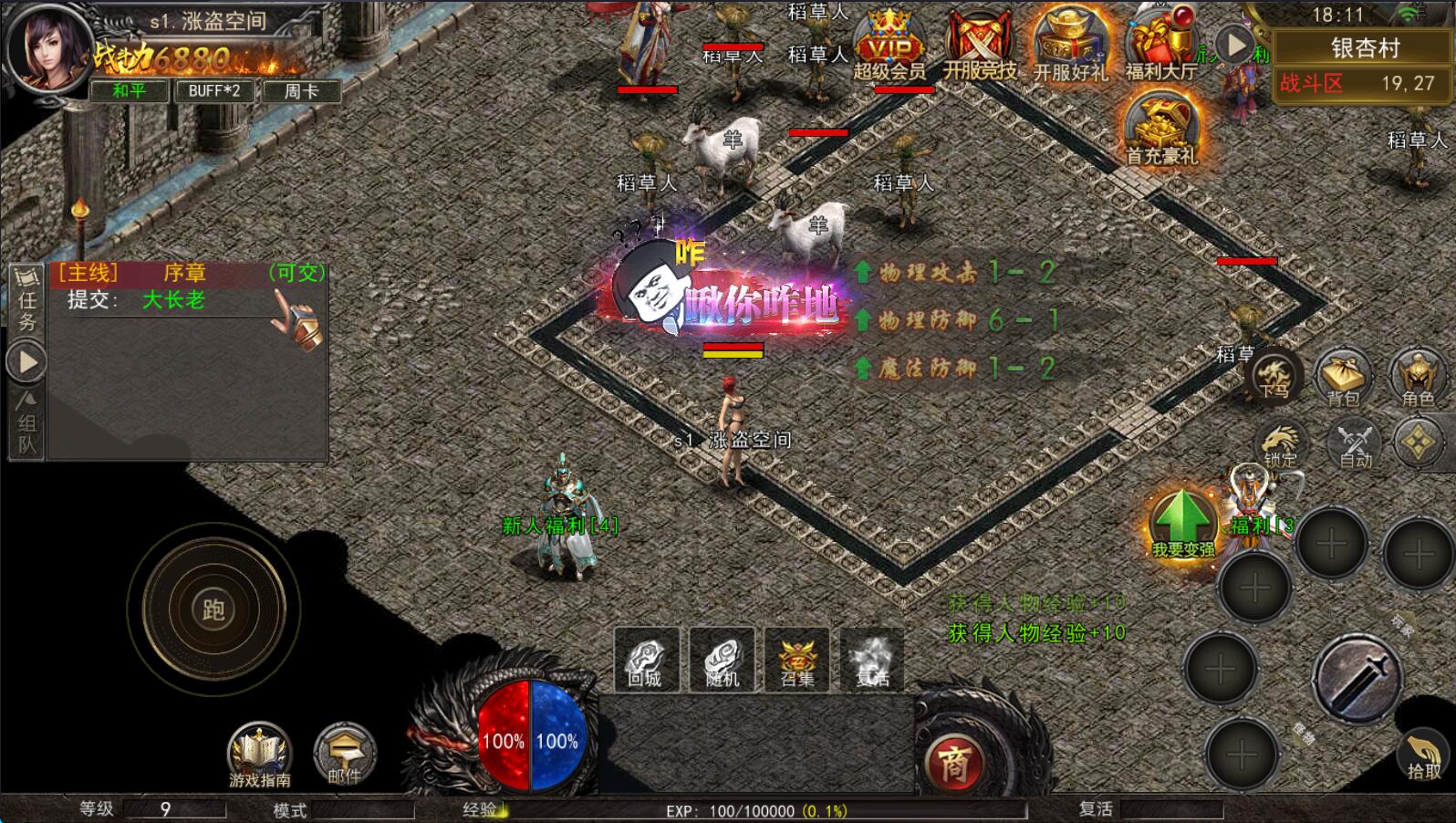Activate the 召集 summon skill
1456x823 pixels.
(x=796, y=660)
